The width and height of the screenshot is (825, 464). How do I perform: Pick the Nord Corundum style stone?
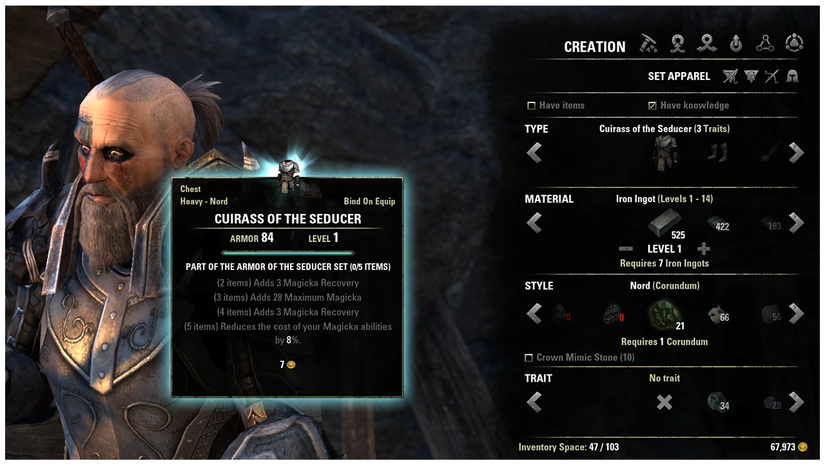[x=664, y=312]
